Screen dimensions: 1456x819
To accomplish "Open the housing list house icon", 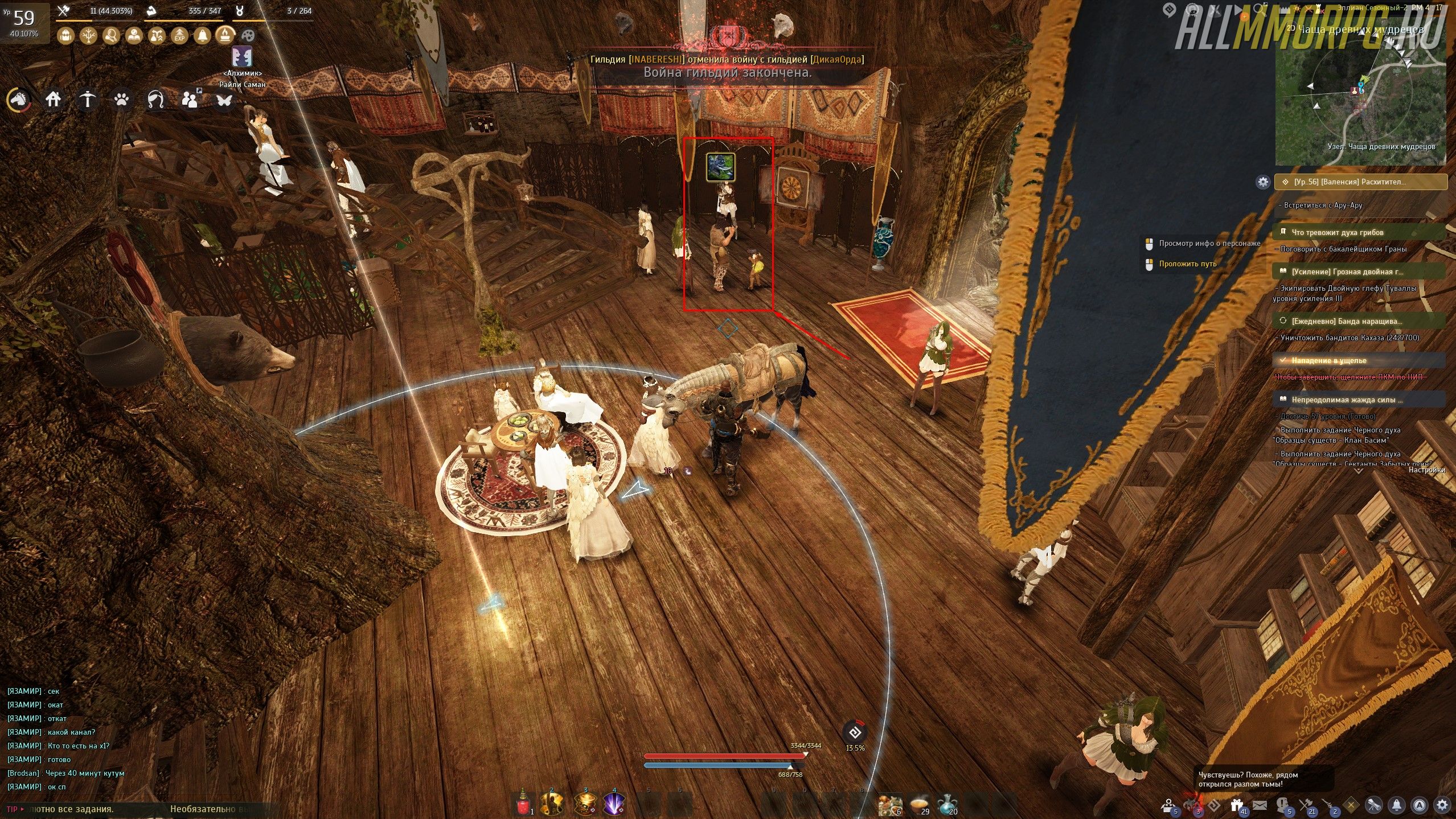I will coord(53,100).
